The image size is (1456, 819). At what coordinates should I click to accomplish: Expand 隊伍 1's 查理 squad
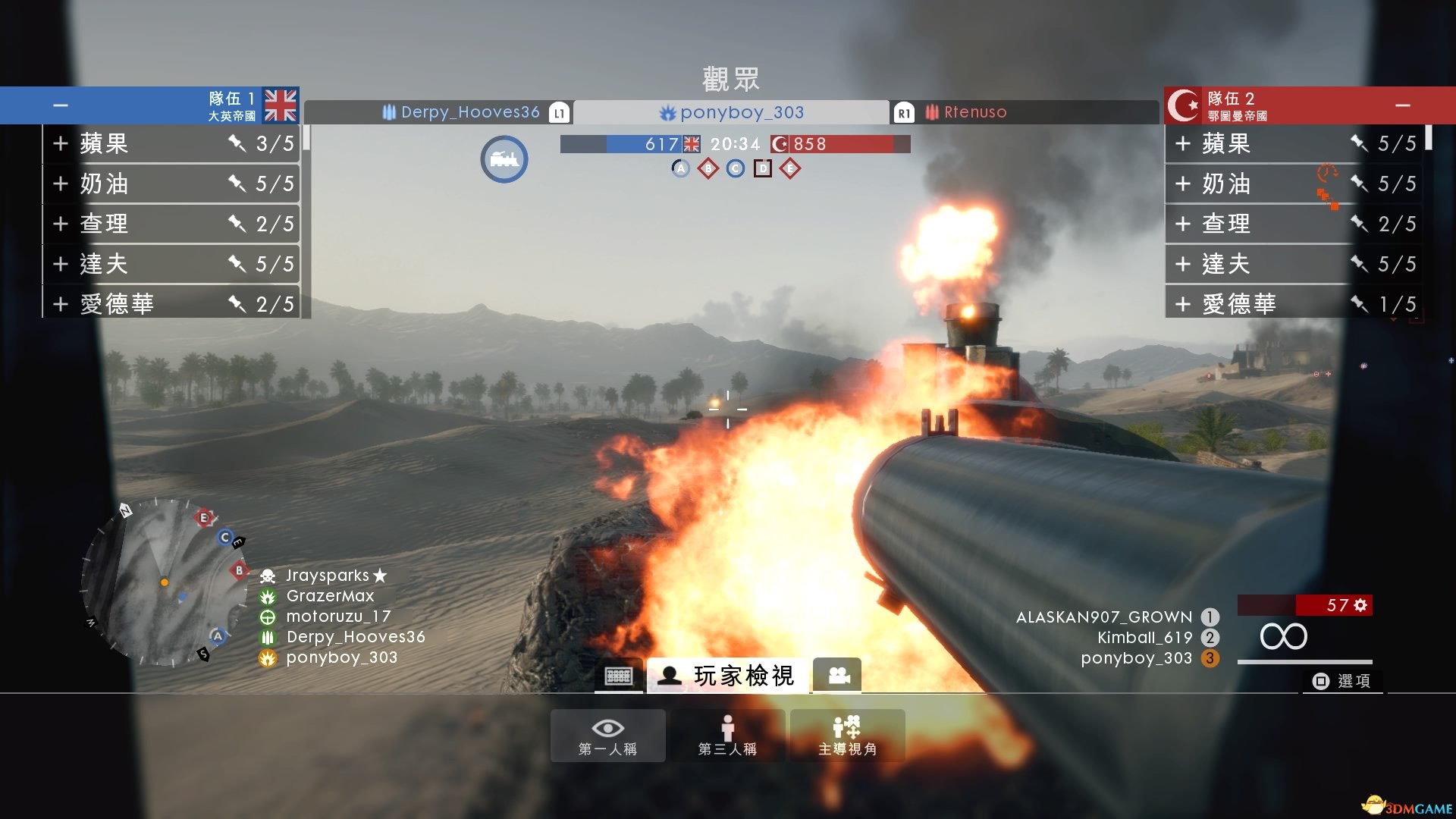pyautogui.click(x=61, y=224)
